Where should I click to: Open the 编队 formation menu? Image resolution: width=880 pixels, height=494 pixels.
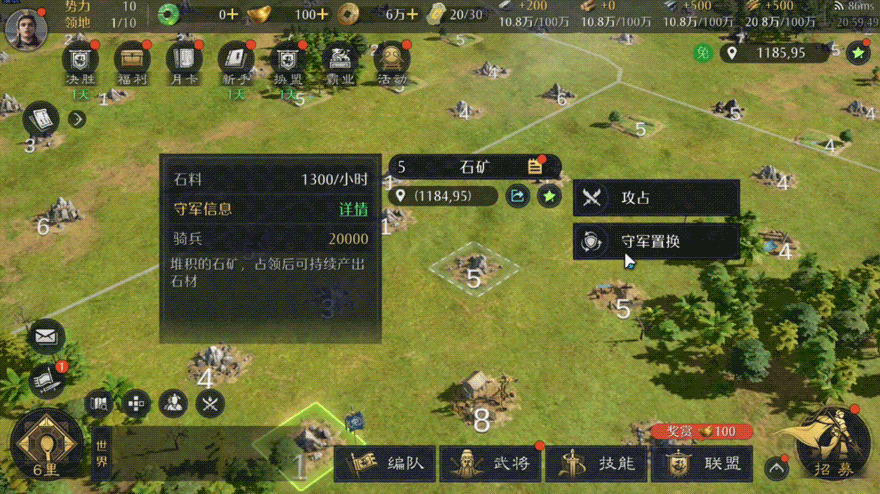(x=385, y=464)
